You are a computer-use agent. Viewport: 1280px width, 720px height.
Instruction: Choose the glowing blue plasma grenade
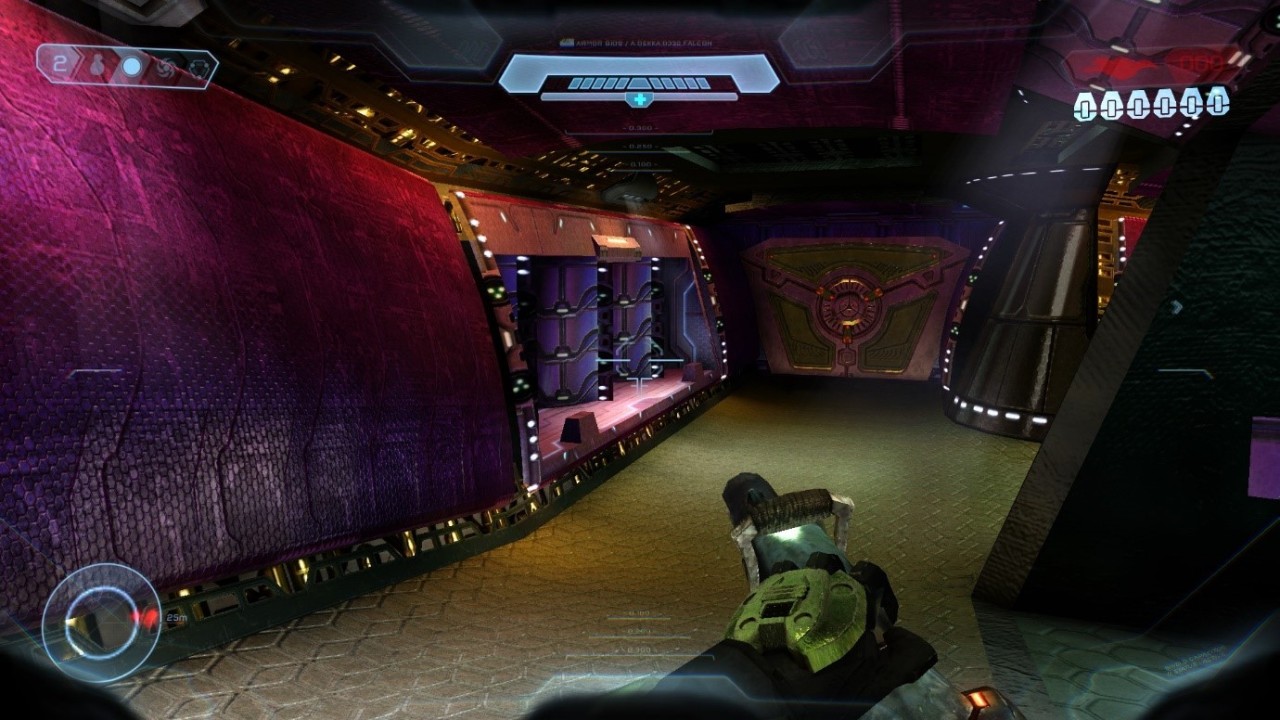[132, 67]
